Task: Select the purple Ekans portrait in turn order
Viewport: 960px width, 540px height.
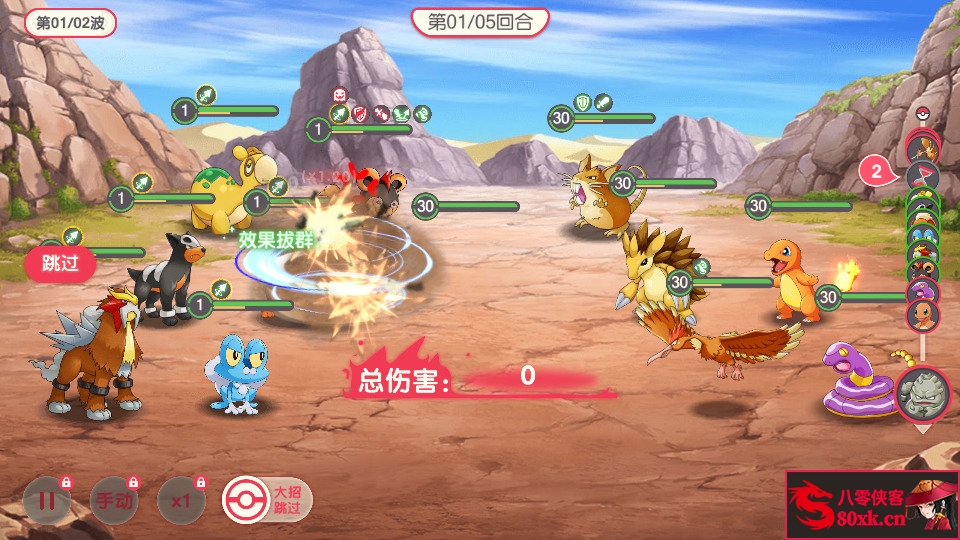Action: pyautogui.click(x=922, y=291)
